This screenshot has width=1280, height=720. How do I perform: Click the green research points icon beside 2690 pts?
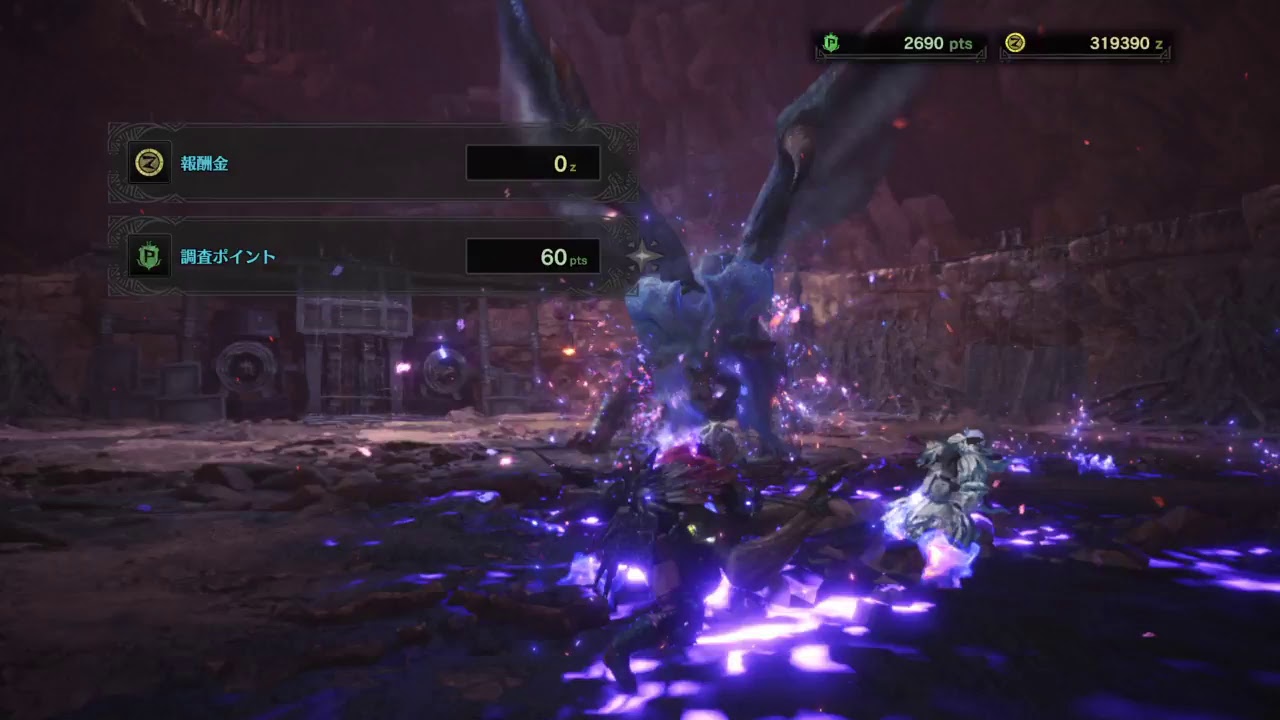coord(829,43)
